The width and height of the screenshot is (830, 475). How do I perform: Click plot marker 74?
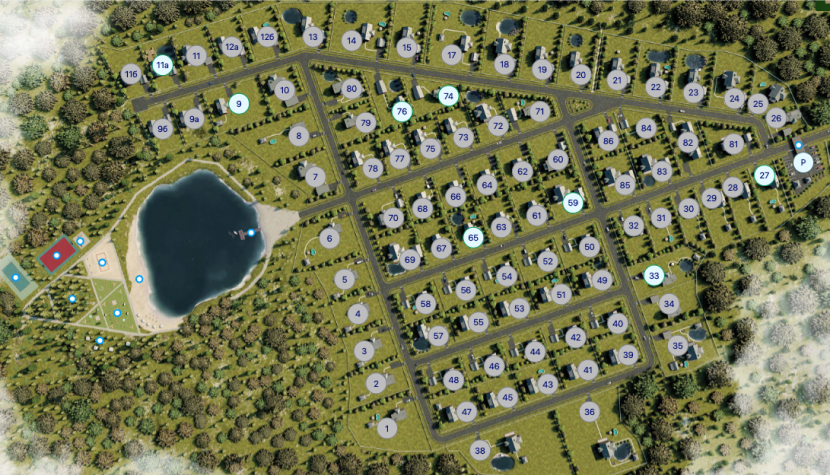tap(447, 96)
